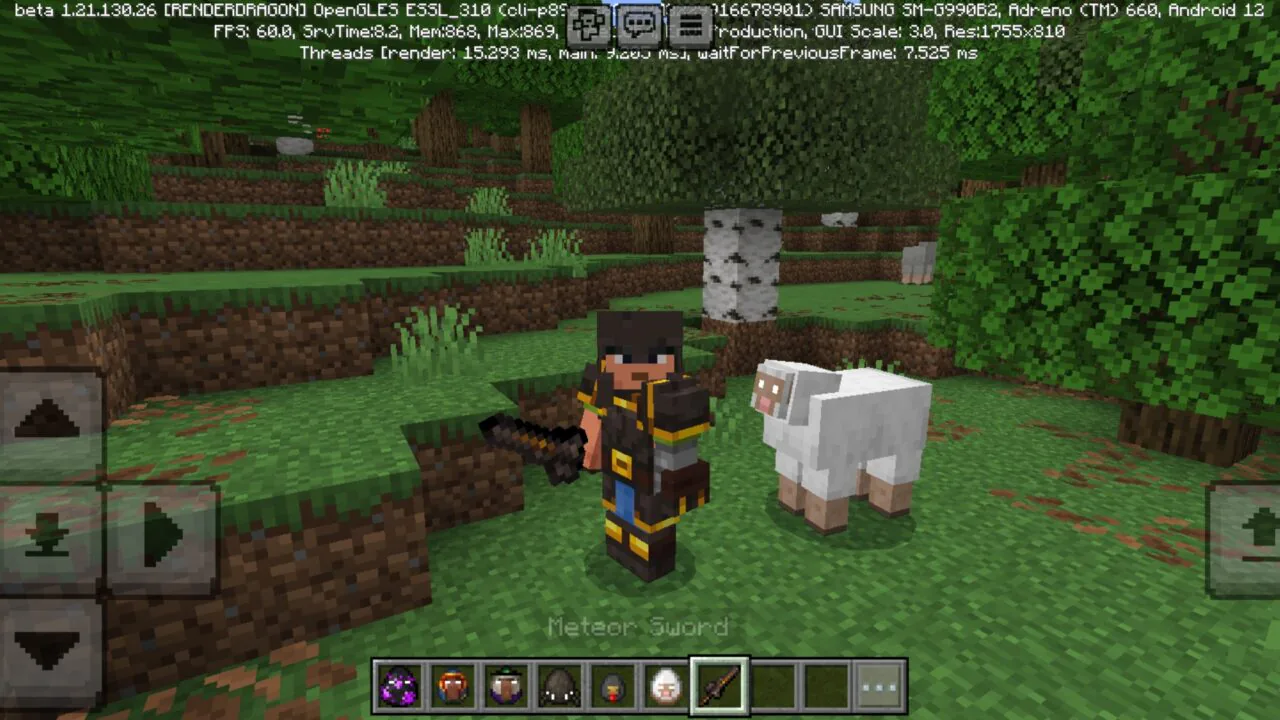This screenshot has width=1280, height=720.
Task: Tap the selected sword slot to use it
Action: coord(719,685)
